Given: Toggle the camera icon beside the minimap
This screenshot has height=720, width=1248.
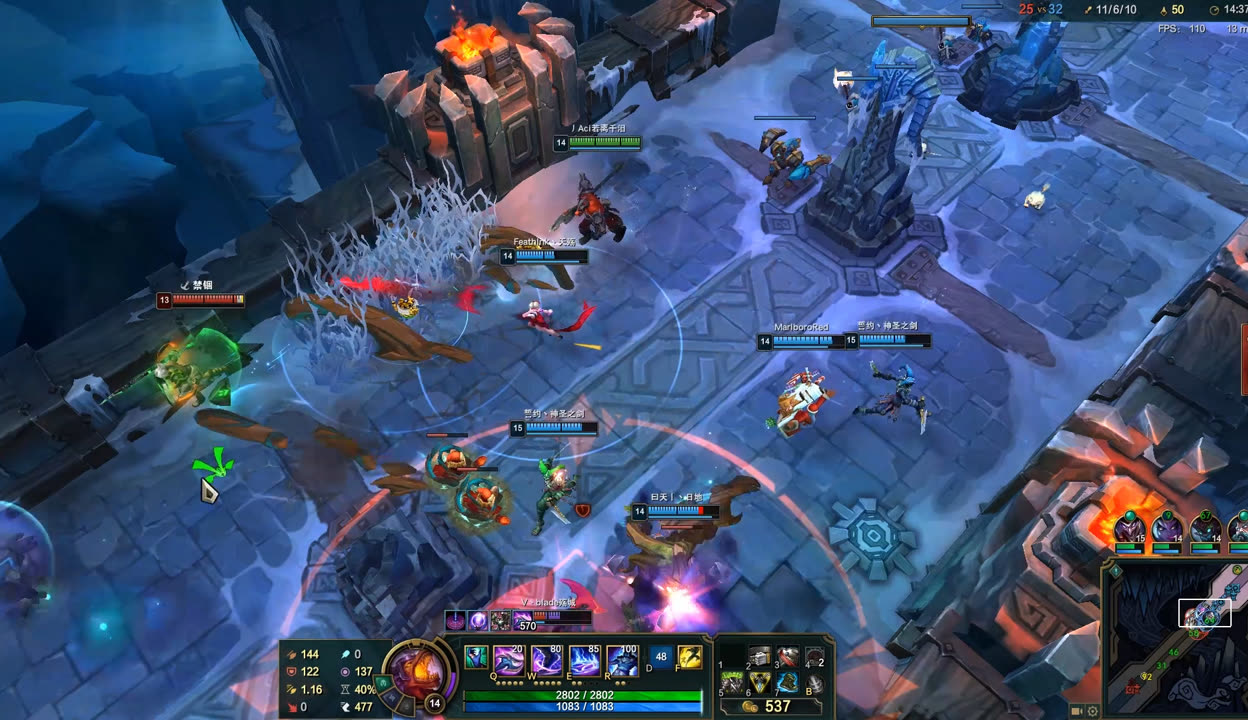Looking at the screenshot, I should pyautogui.click(x=1077, y=711).
